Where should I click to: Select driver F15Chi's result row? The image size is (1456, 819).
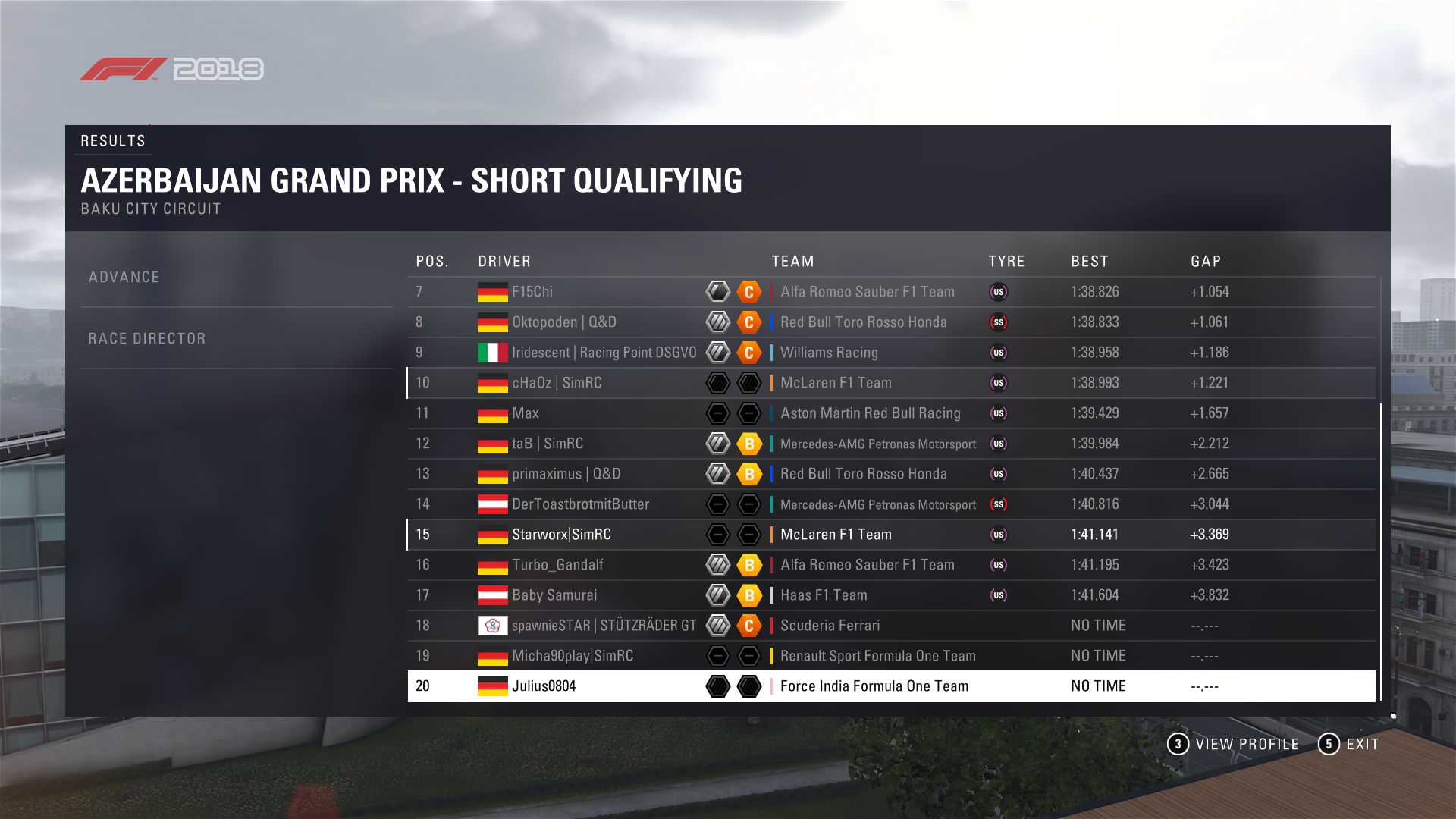click(532, 292)
